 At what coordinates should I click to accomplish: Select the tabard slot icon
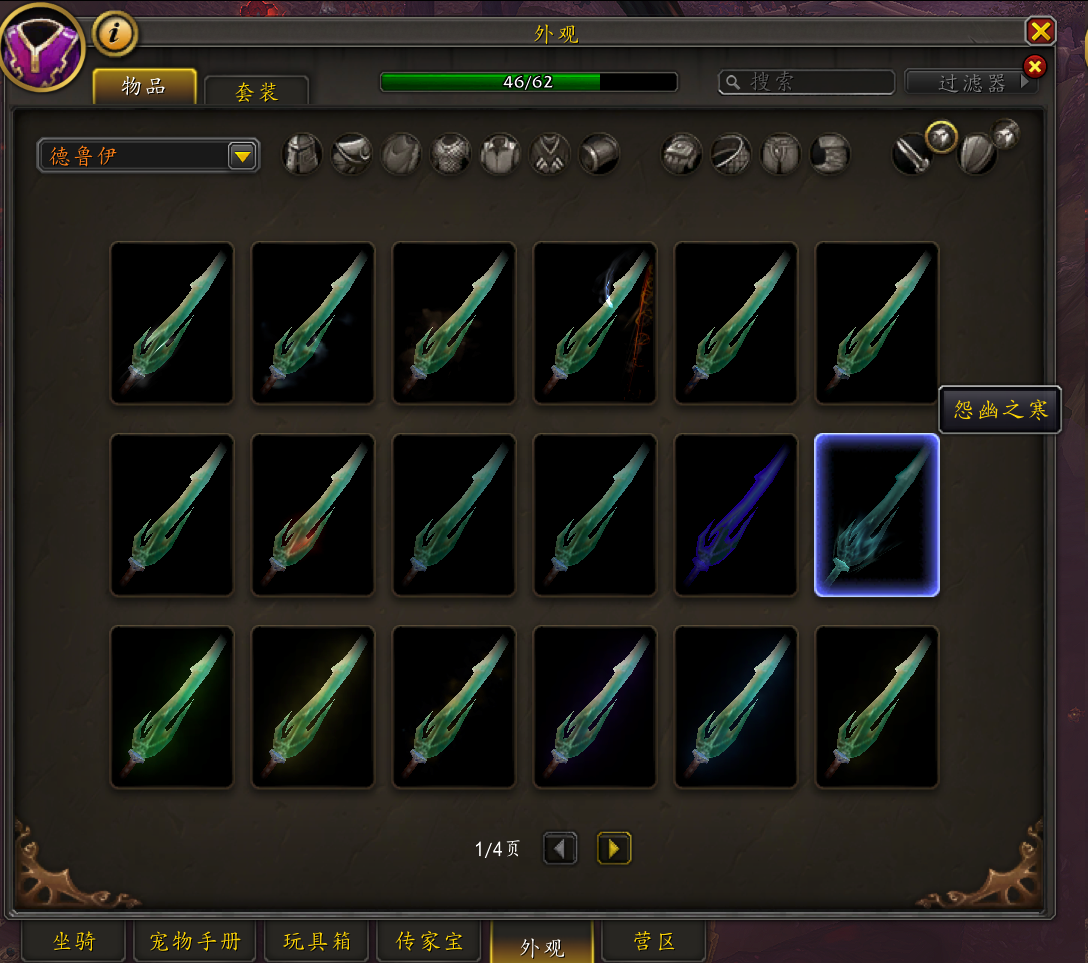pos(550,155)
